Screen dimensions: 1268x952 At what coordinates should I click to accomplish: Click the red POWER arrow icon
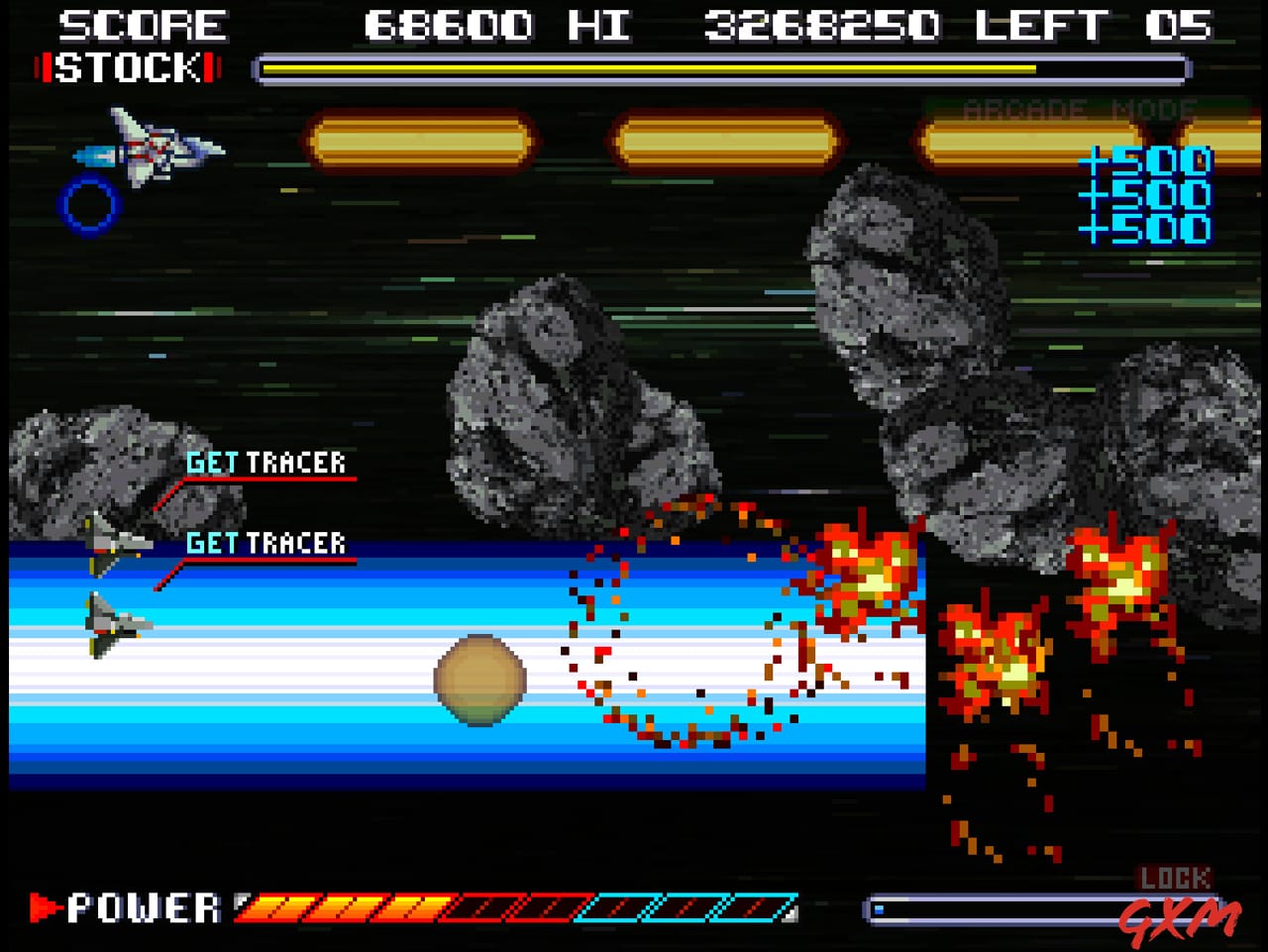[42, 906]
